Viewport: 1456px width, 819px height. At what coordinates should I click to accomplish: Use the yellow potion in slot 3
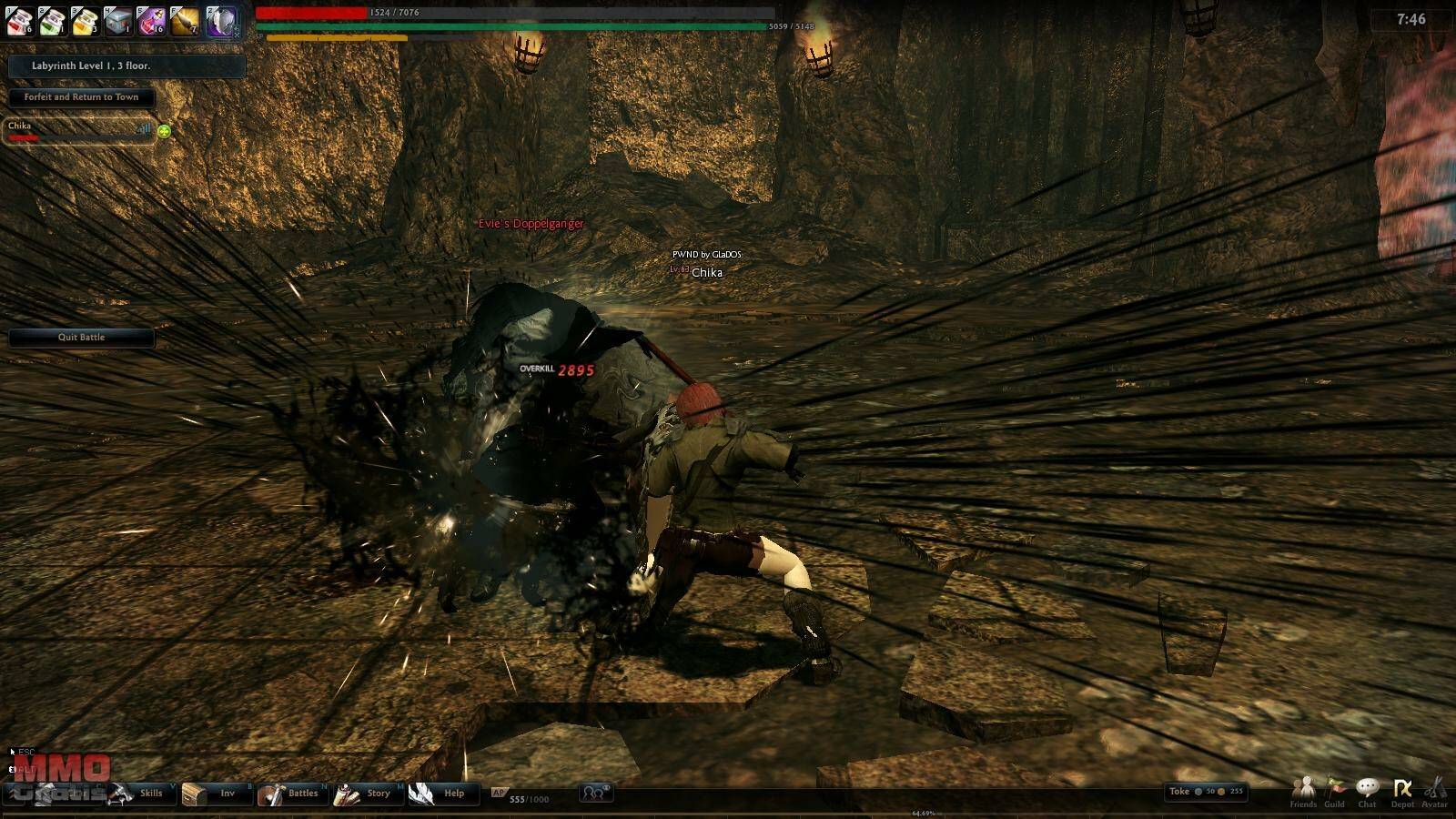tap(85, 21)
